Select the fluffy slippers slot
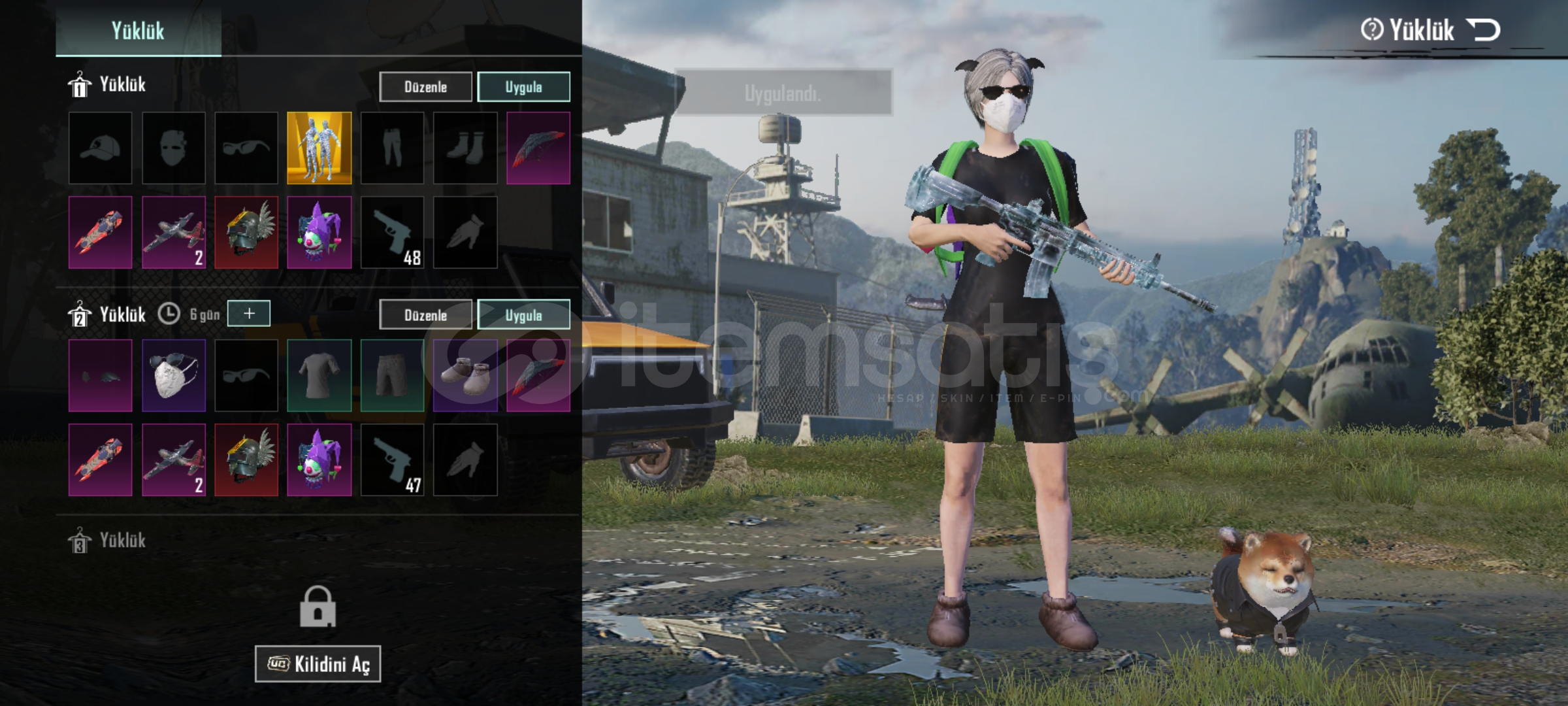The image size is (1568, 706). pyautogui.click(x=465, y=375)
